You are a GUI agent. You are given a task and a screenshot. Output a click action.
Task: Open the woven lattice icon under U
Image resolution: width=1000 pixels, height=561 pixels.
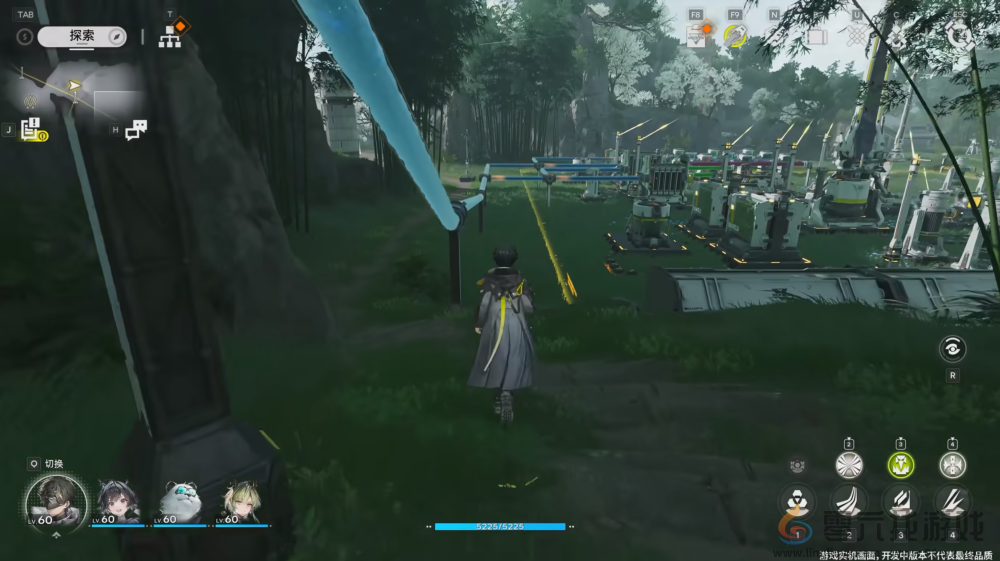tap(856, 37)
